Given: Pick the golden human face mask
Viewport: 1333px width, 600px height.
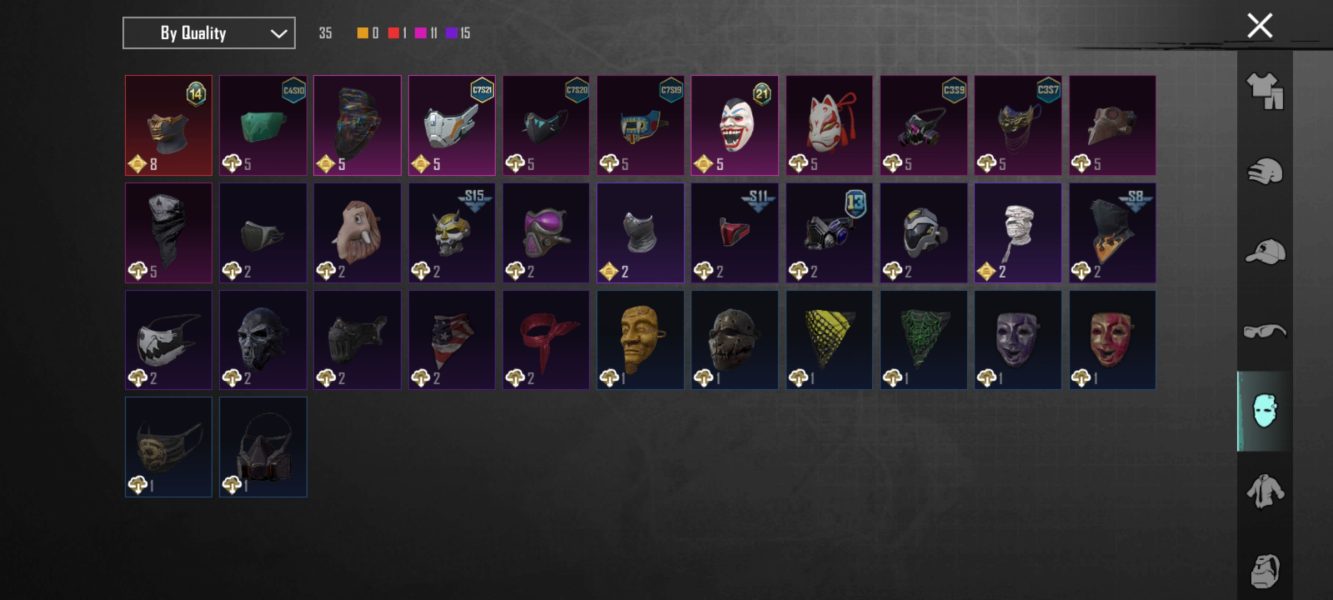Looking at the screenshot, I should (x=640, y=339).
